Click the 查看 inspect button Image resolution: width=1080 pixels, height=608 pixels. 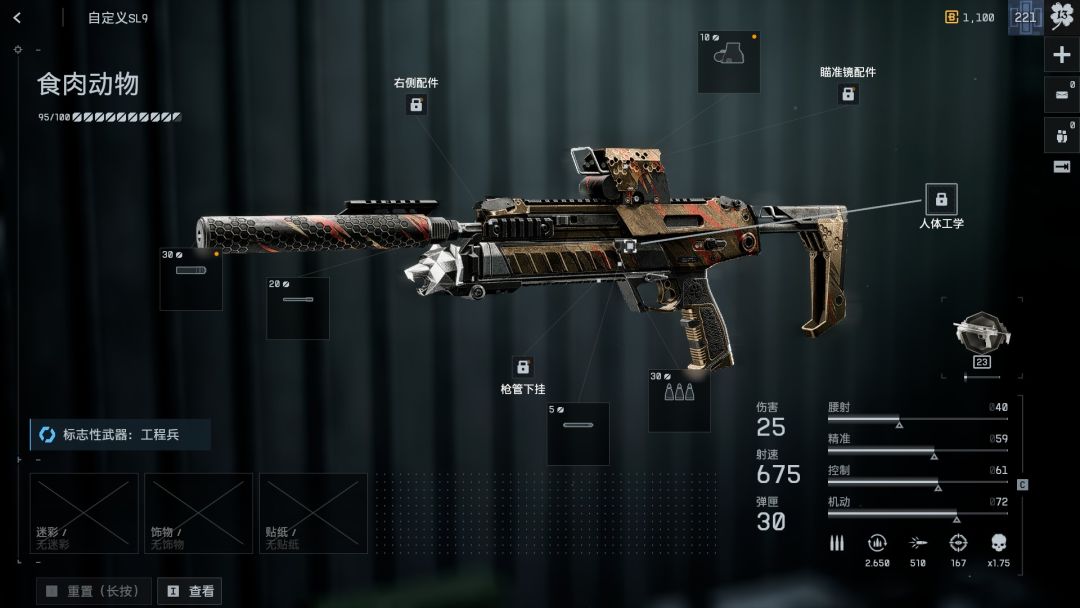[x=189, y=591]
